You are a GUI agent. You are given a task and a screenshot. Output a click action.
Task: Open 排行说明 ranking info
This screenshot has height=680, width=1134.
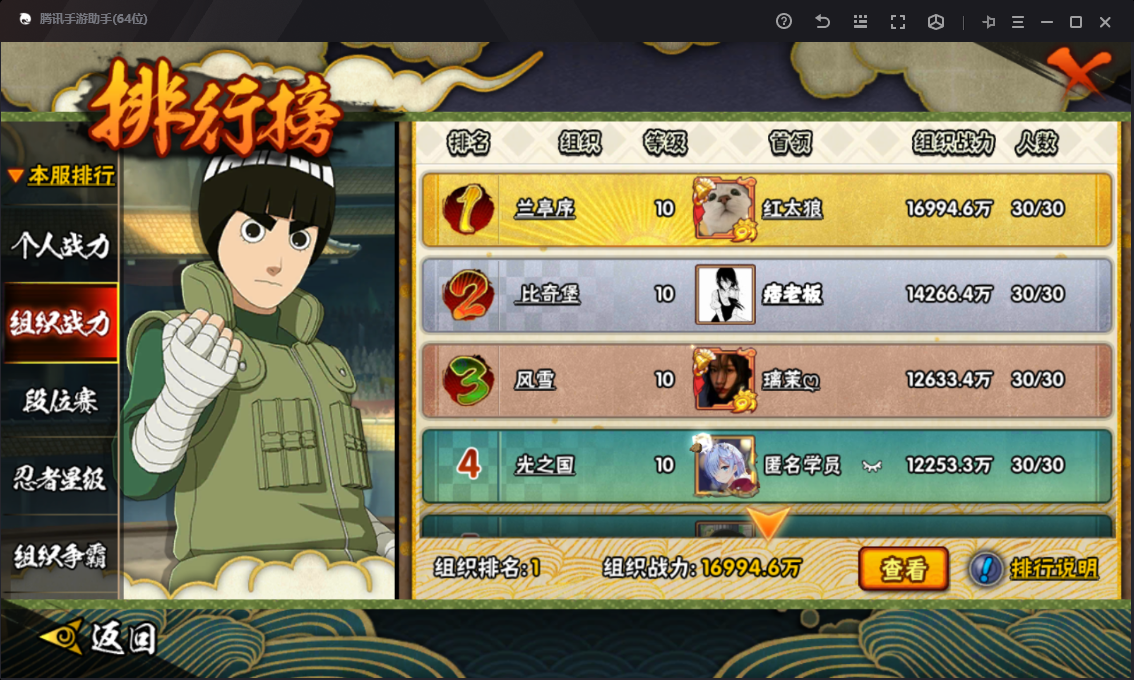pos(1035,569)
